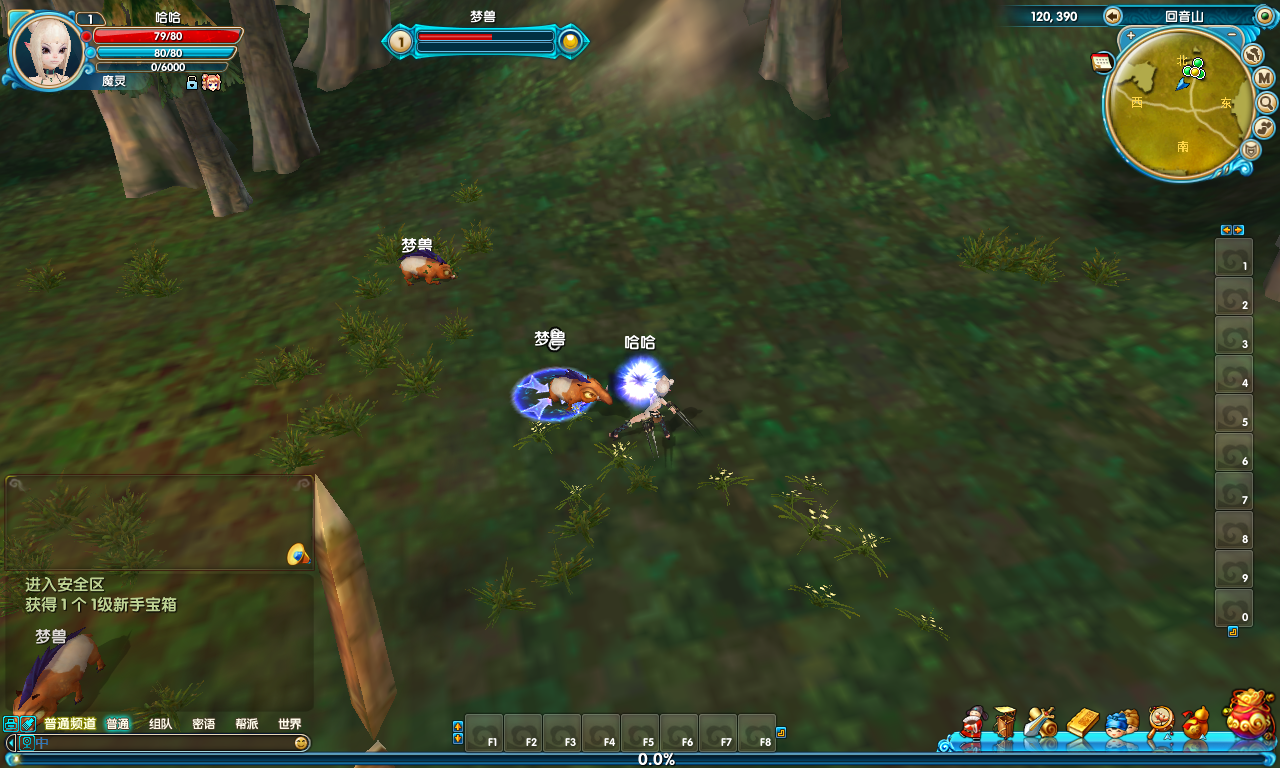Open the world map with the M button
This screenshot has width=1280, height=768.
[1264, 78]
